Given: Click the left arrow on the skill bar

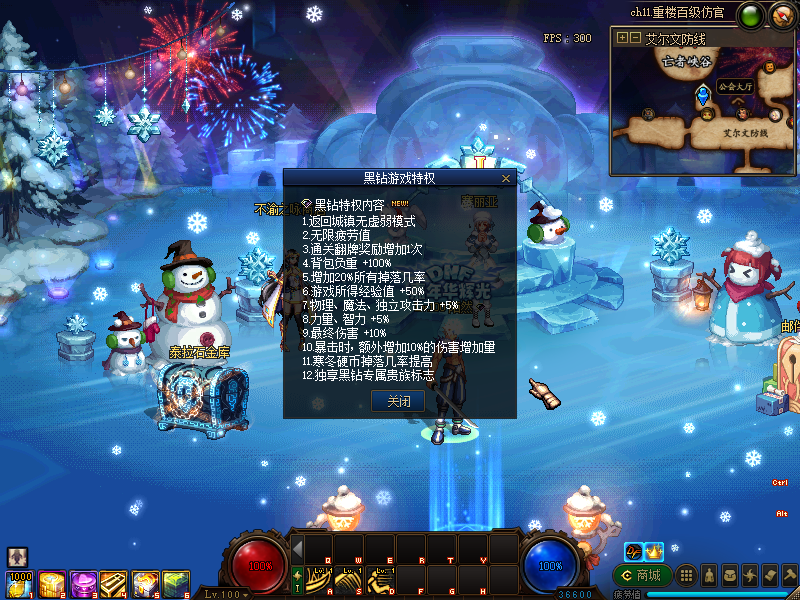Looking at the screenshot, I should point(297,549).
